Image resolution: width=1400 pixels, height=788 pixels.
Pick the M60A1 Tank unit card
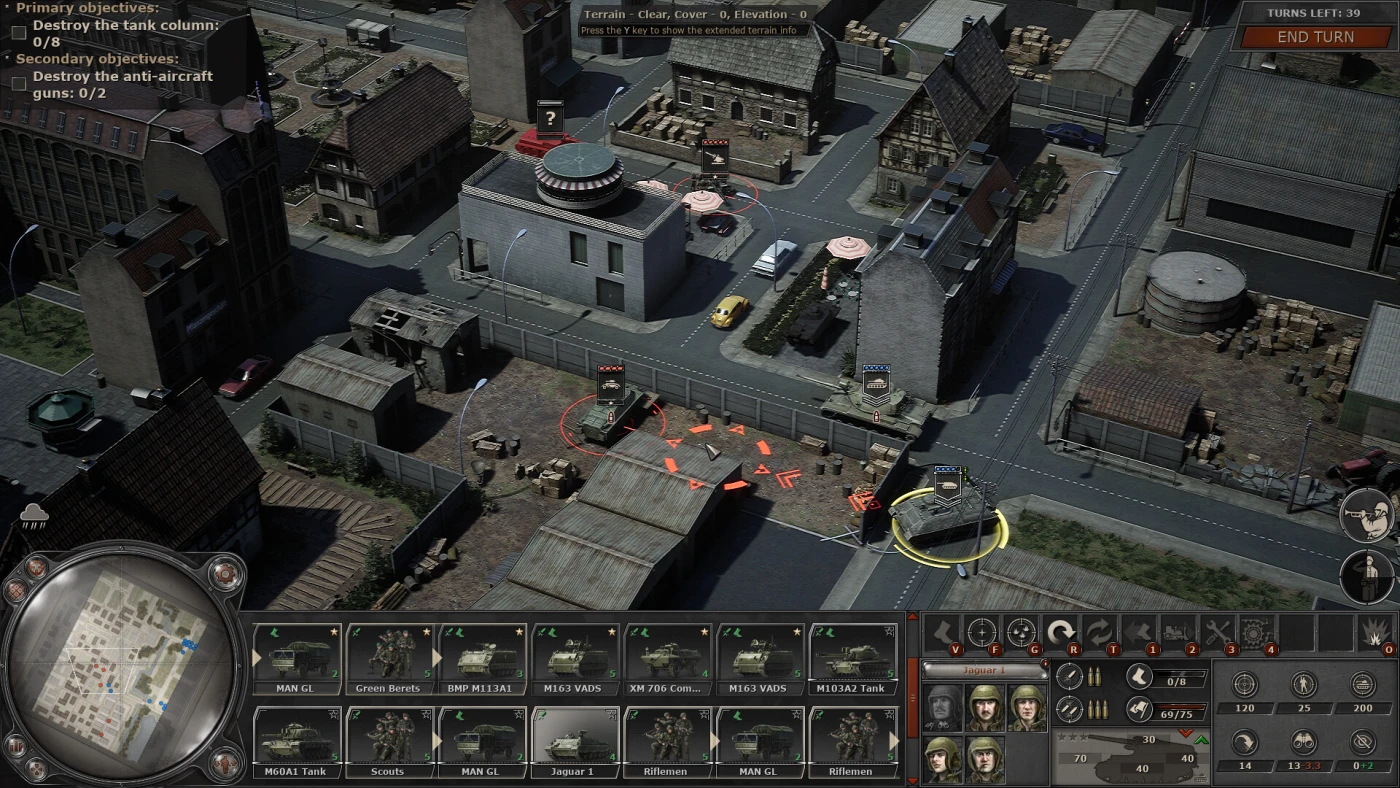click(297, 740)
